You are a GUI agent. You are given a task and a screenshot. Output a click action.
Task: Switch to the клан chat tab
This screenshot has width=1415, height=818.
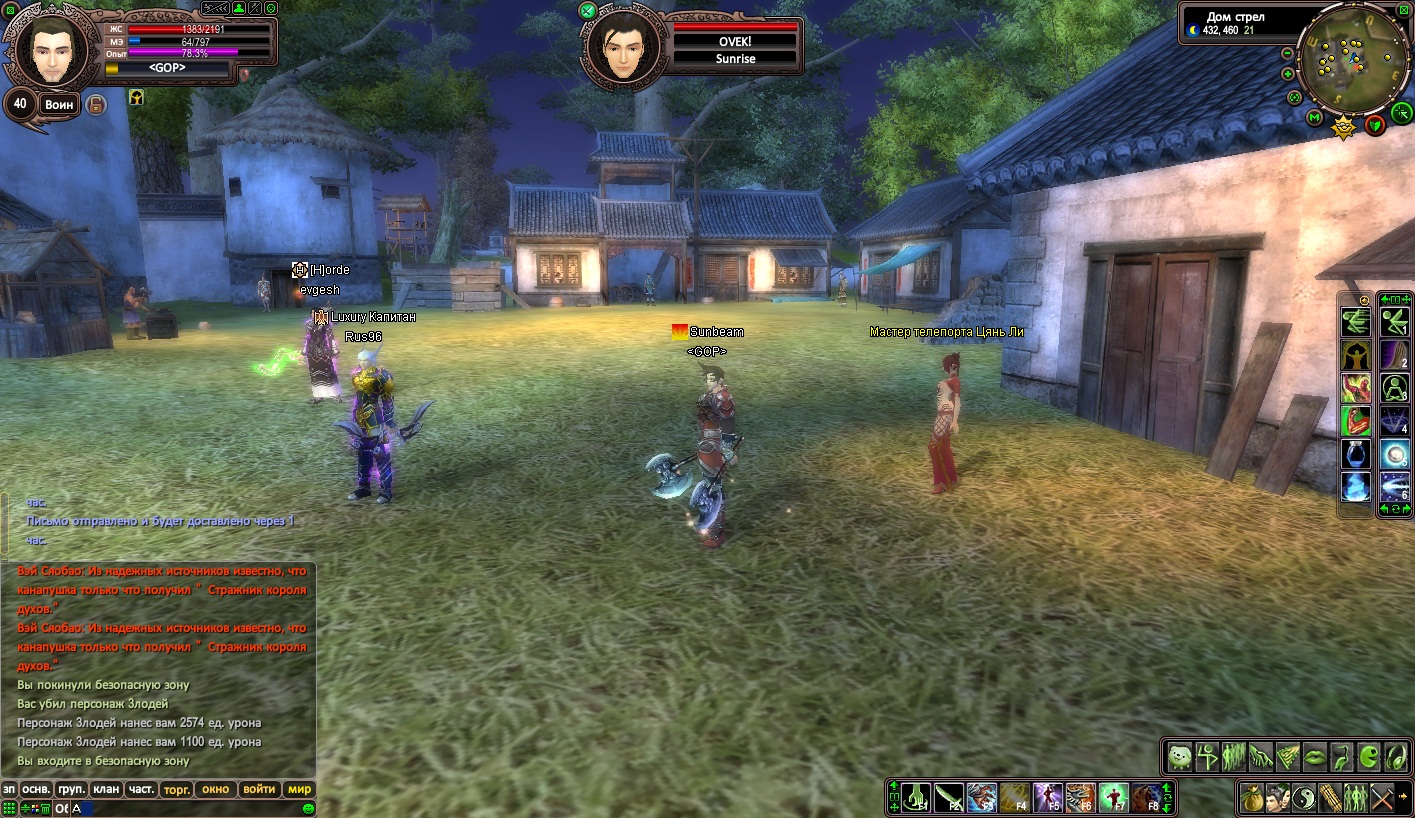pos(106,789)
